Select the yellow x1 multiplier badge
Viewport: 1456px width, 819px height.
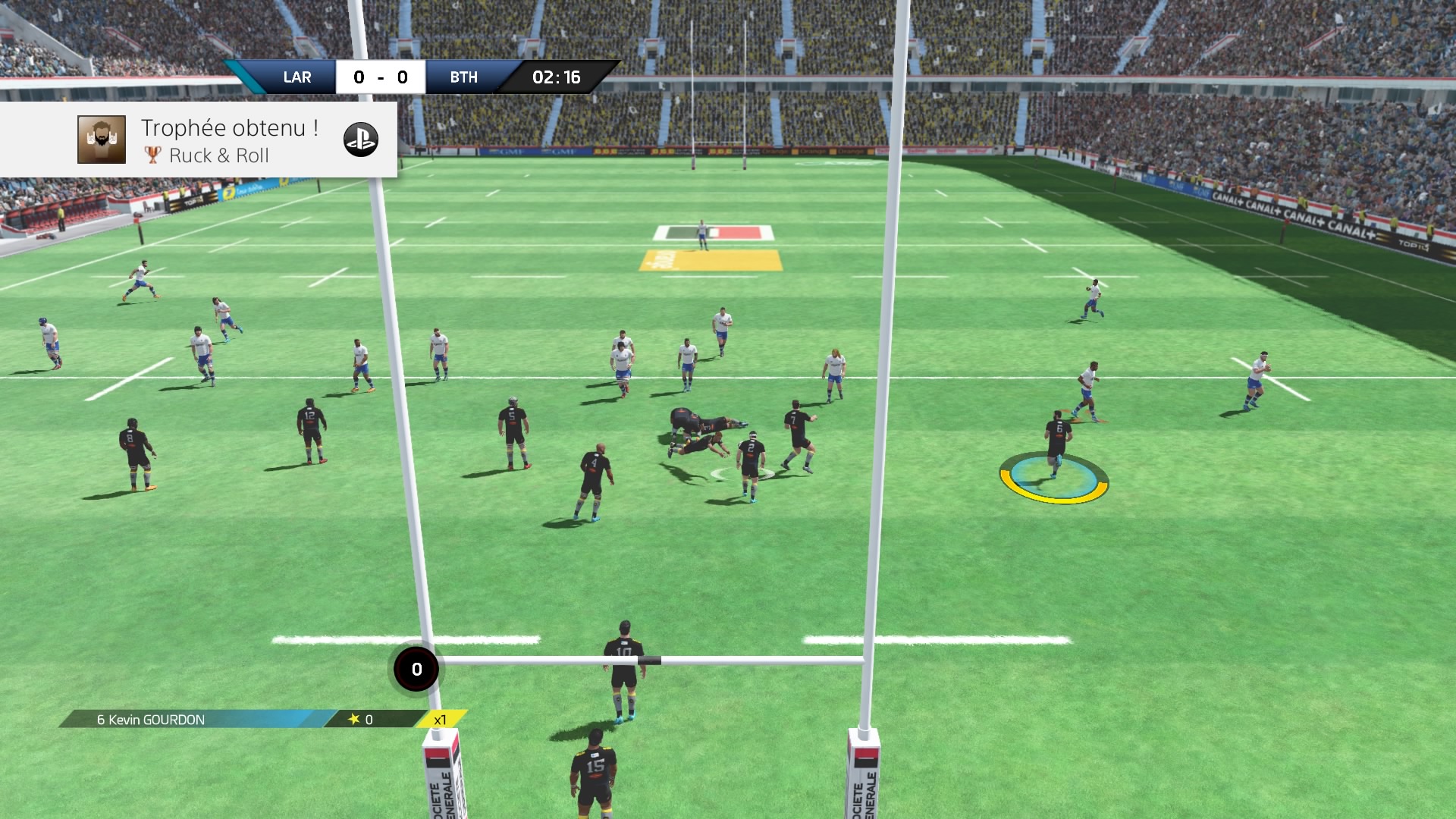tap(438, 720)
